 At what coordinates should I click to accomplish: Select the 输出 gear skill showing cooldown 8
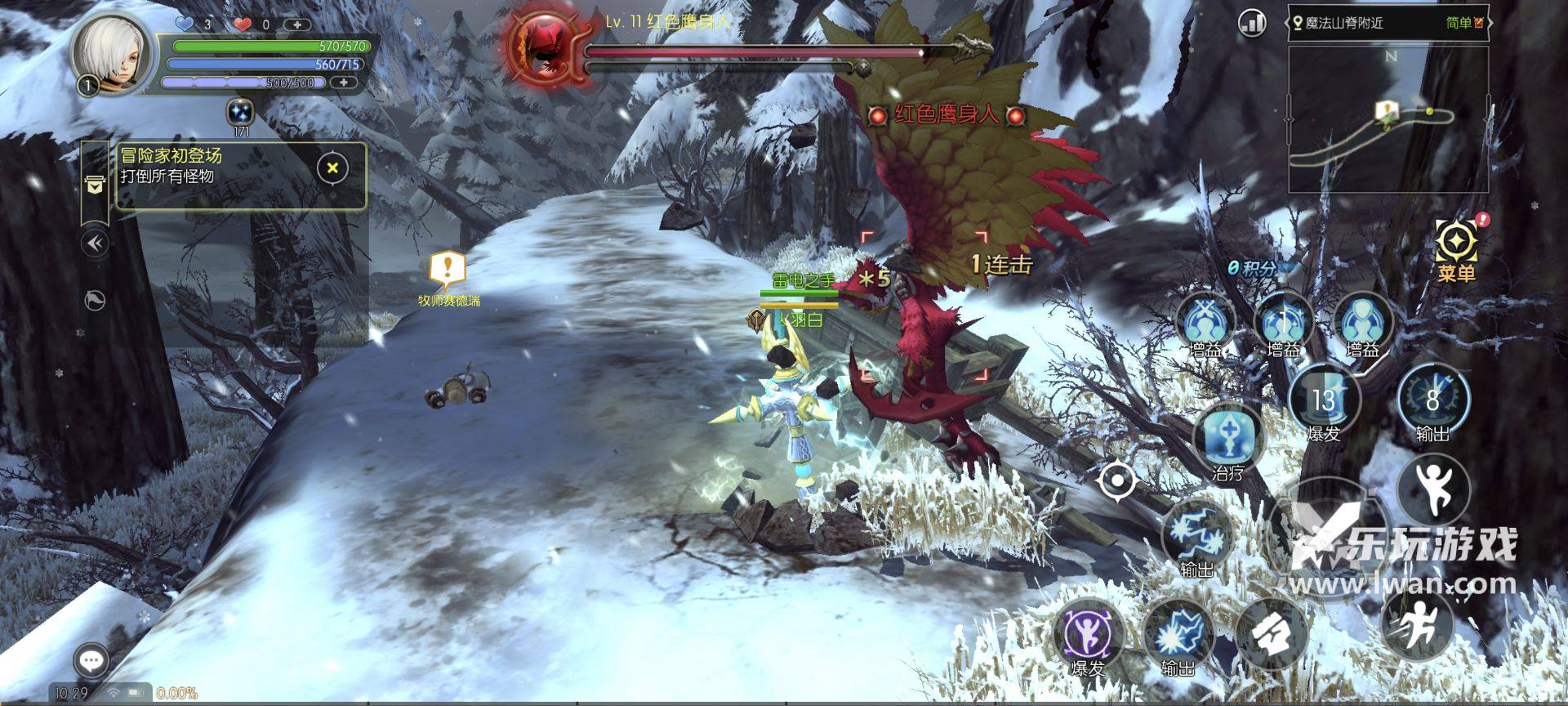(1432, 400)
